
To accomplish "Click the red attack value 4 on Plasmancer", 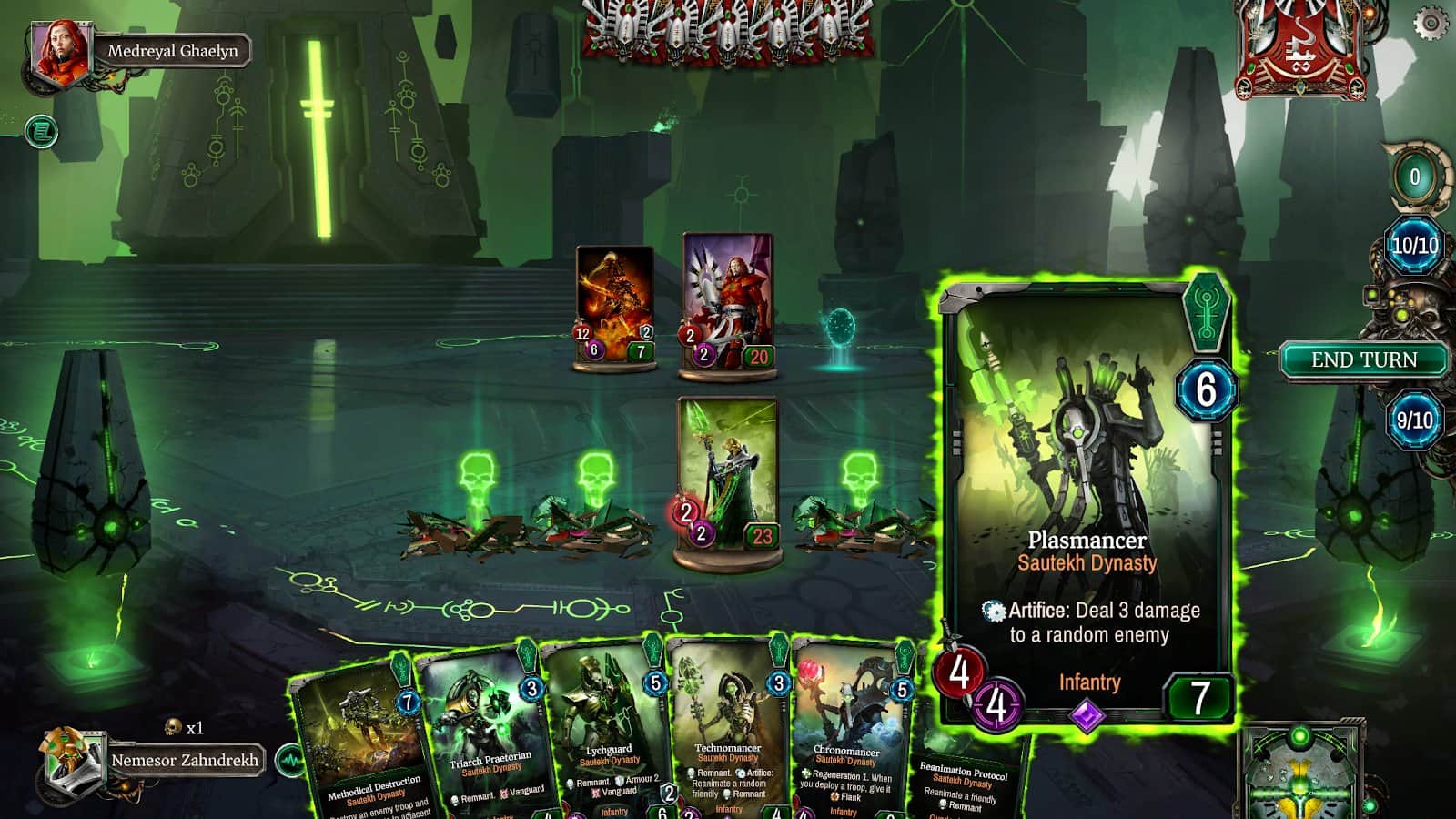I will 961,674.
